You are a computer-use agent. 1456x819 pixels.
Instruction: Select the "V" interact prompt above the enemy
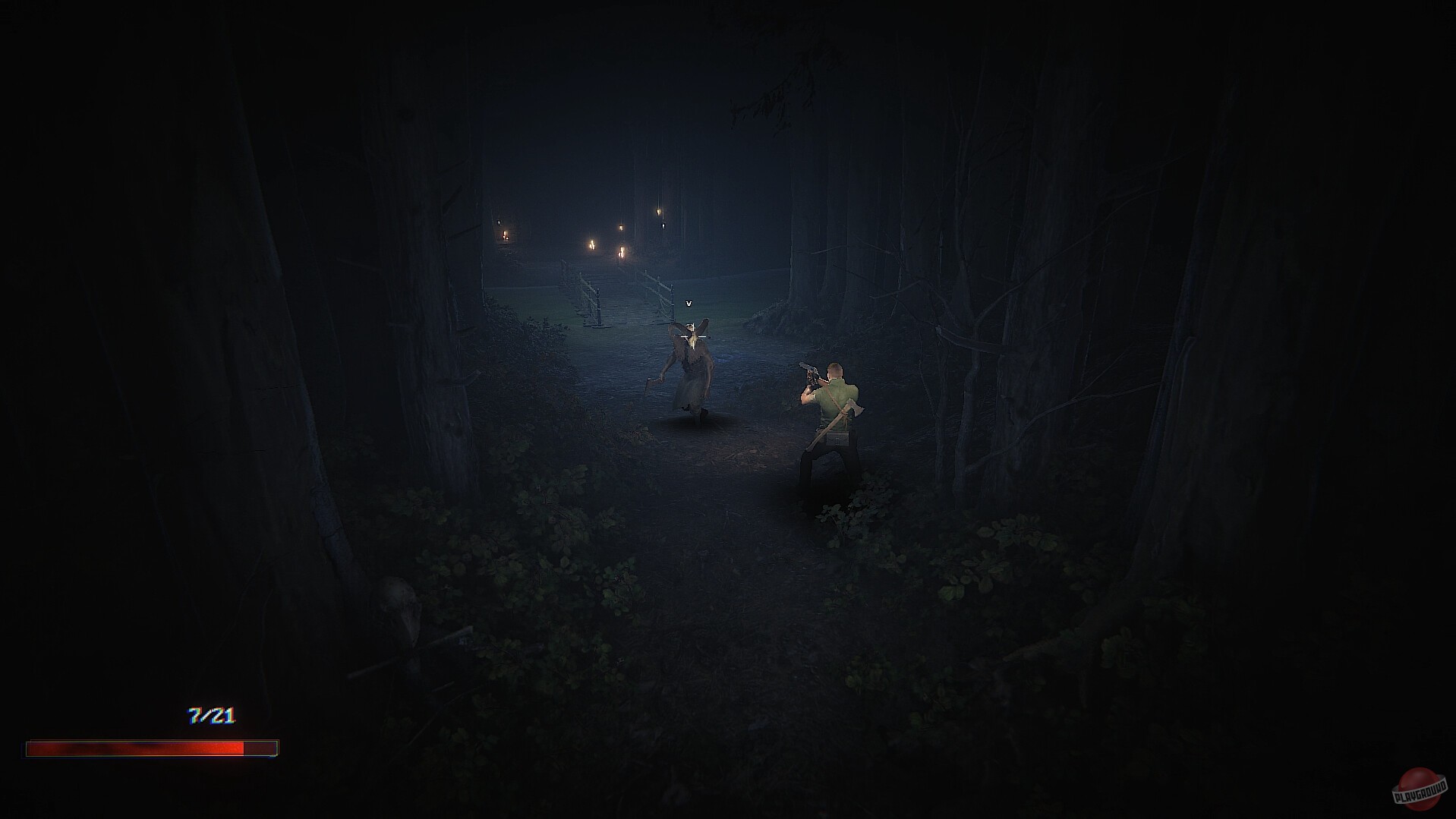688,303
